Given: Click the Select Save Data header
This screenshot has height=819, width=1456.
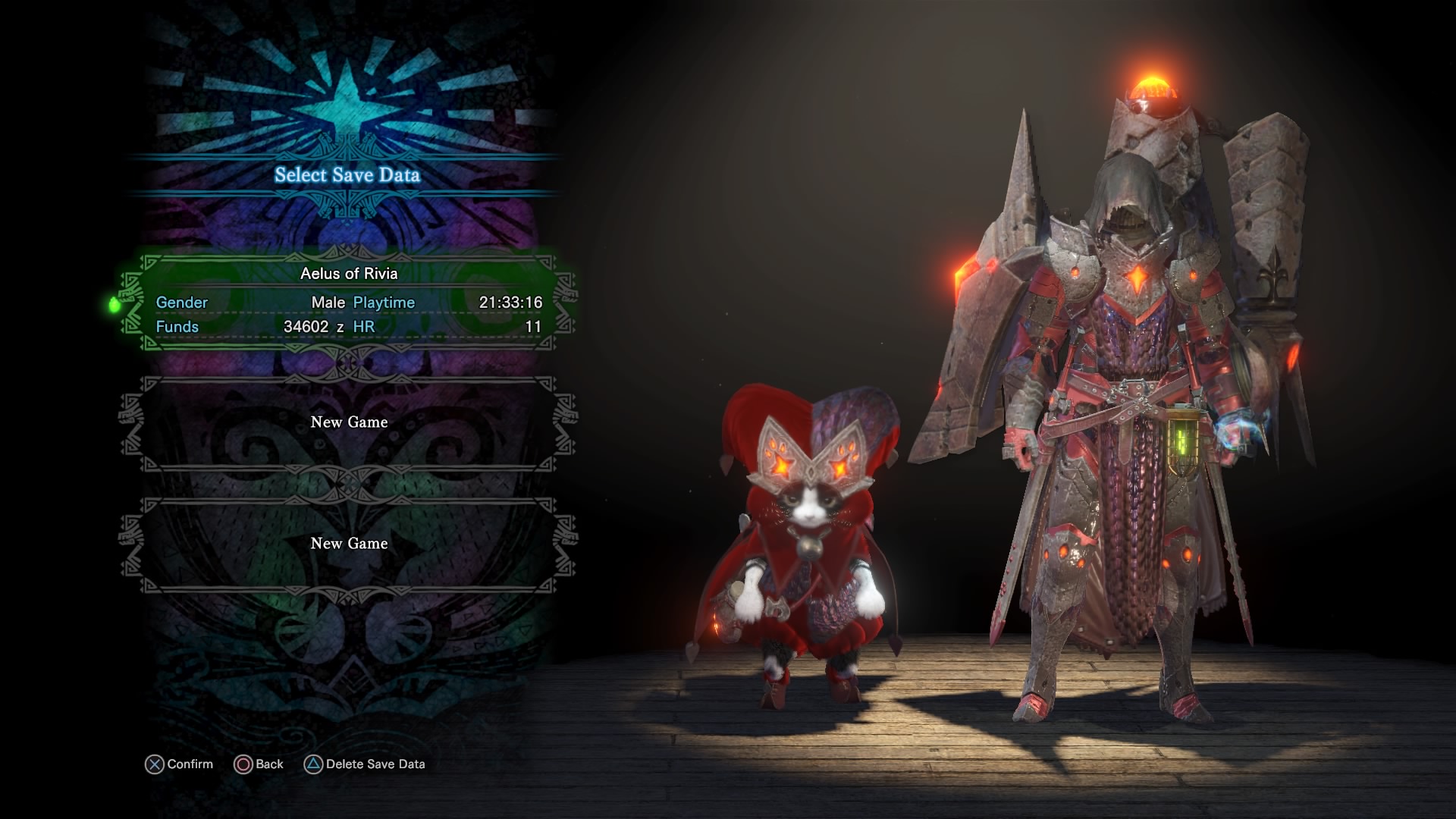Looking at the screenshot, I should [349, 173].
